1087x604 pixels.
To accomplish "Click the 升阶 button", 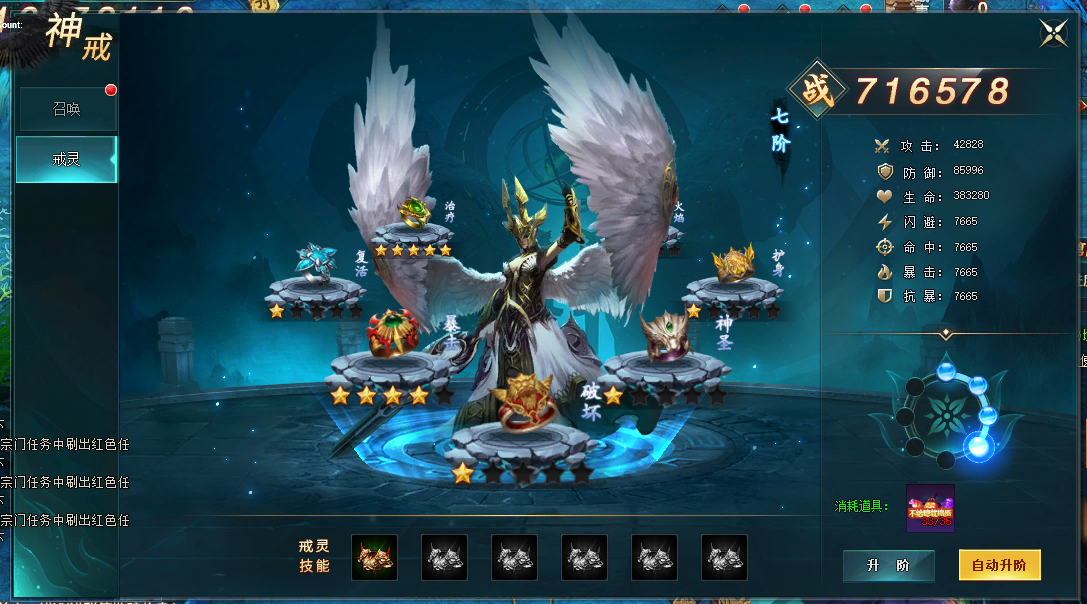I will pyautogui.click(x=888, y=565).
